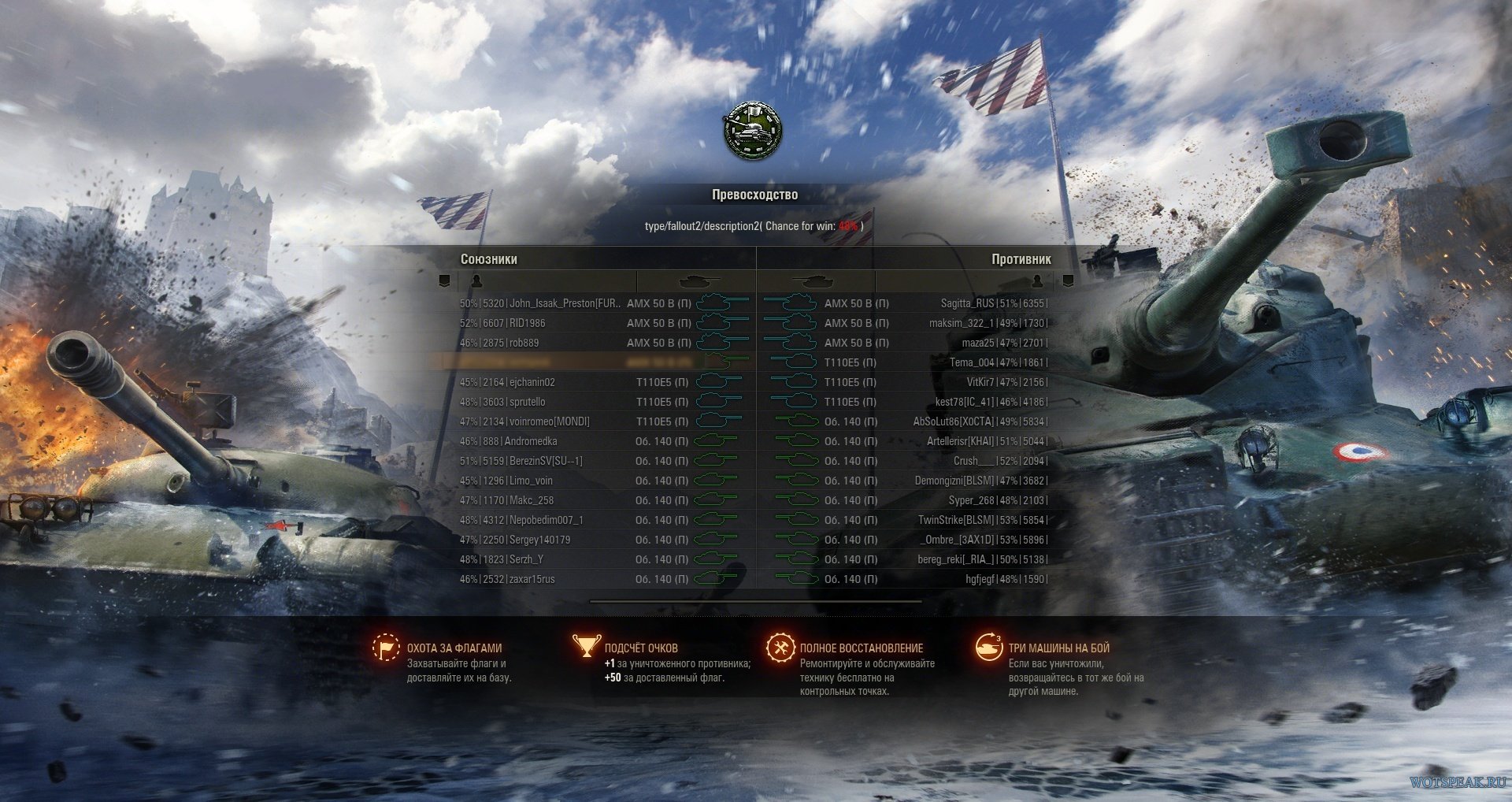
Task: Click enemy Tema_004 row
Action: click(972, 362)
